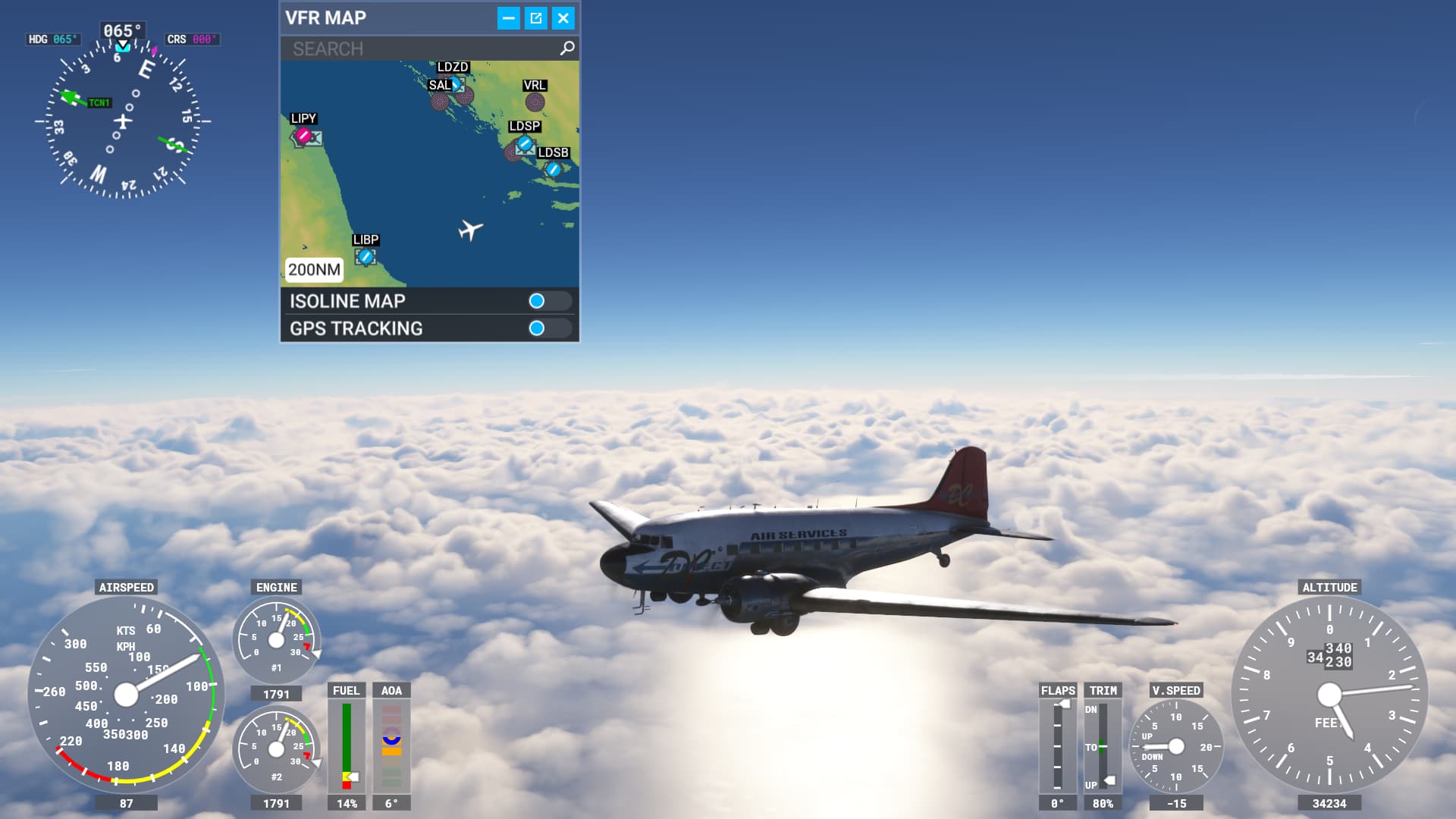Click the FLAPS indicator showing 0 degrees
Screen dimensions: 1456x819
coord(1057,747)
